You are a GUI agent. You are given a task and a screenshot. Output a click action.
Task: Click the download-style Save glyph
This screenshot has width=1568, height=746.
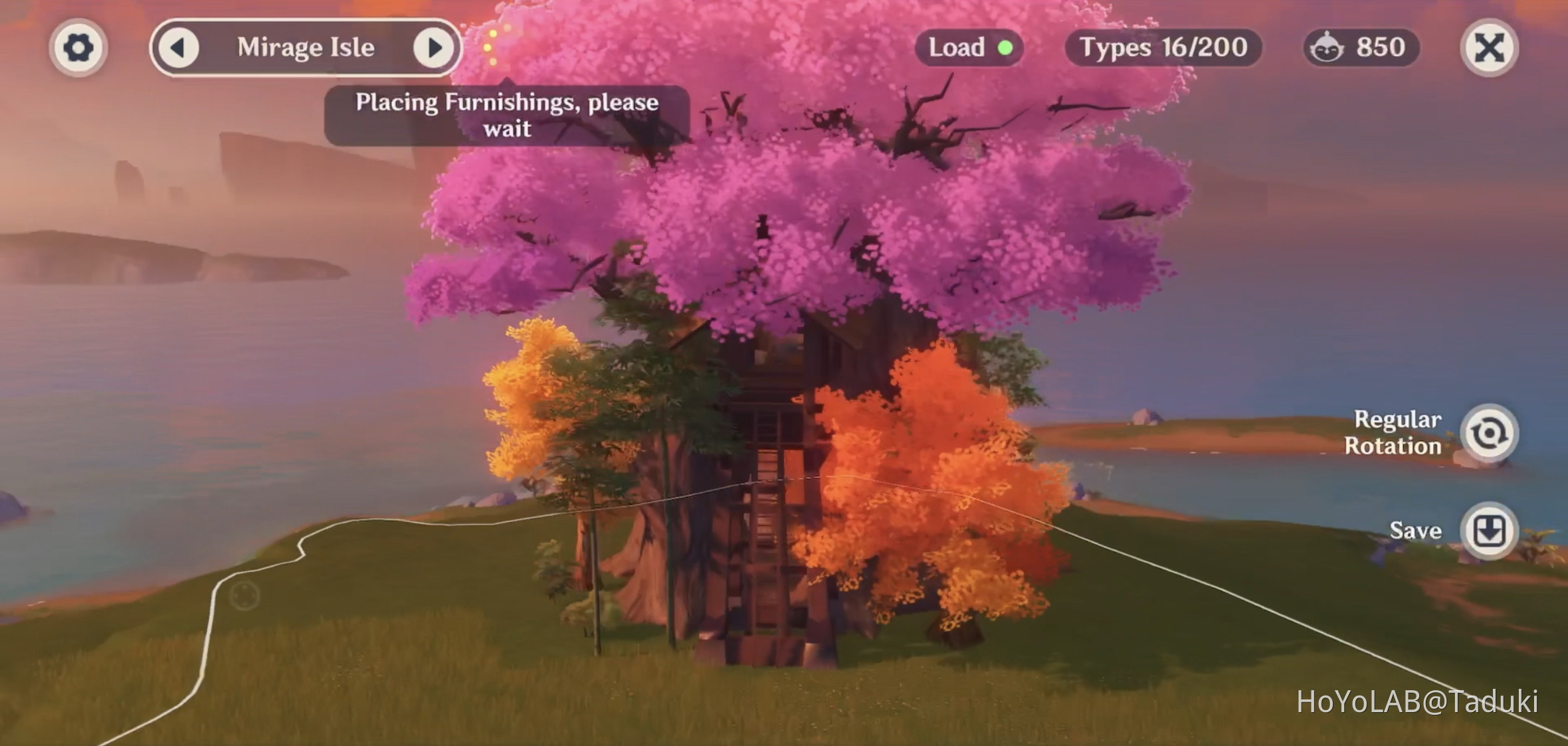(1490, 530)
